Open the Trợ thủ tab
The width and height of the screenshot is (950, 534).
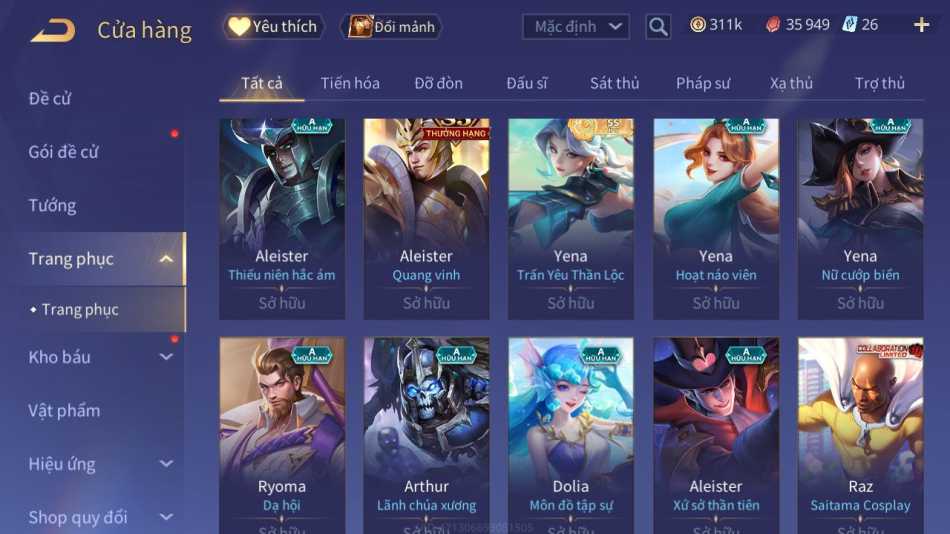(x=880, y=83)
